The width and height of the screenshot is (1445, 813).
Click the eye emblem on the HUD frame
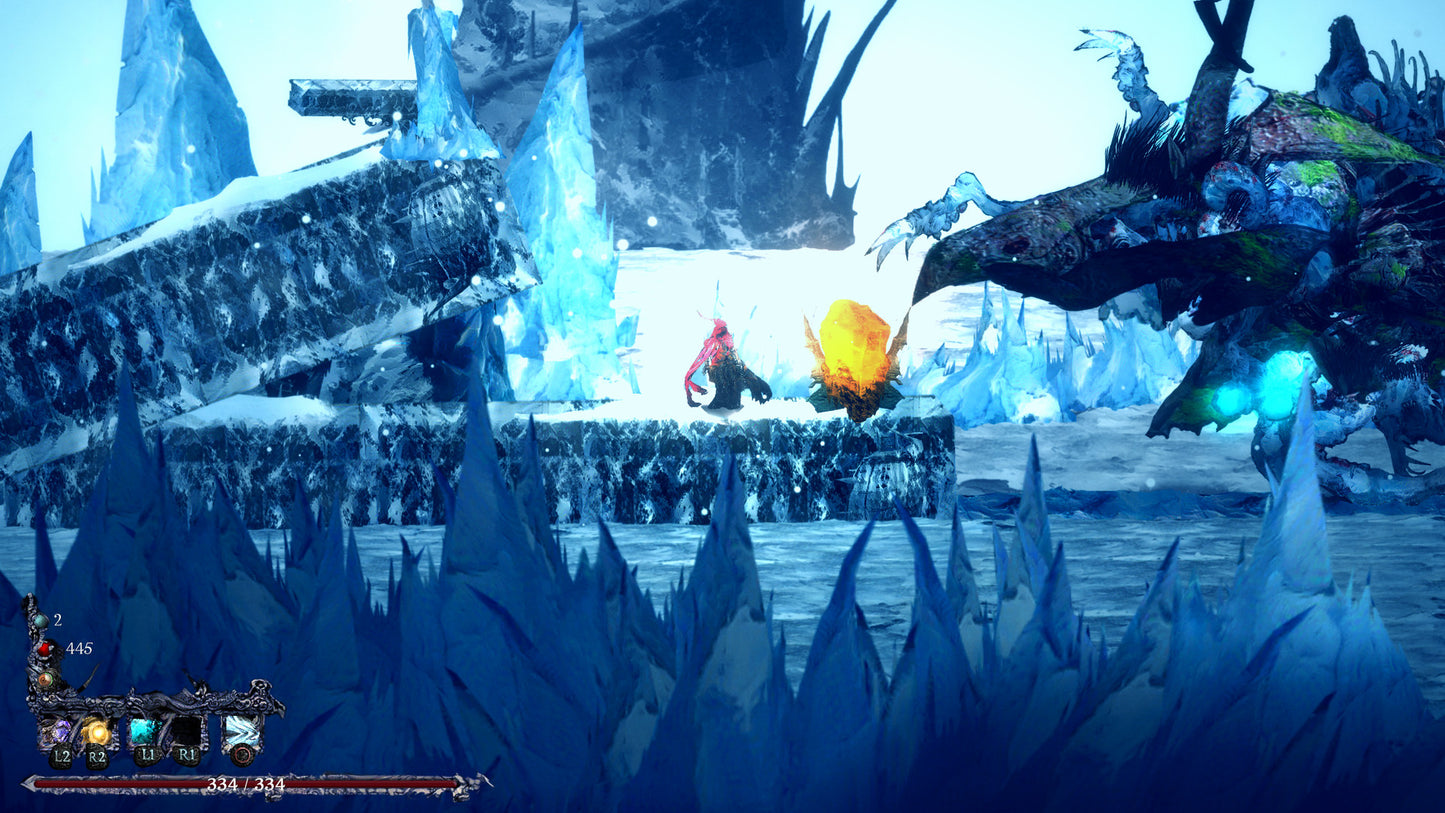(47, 679)
